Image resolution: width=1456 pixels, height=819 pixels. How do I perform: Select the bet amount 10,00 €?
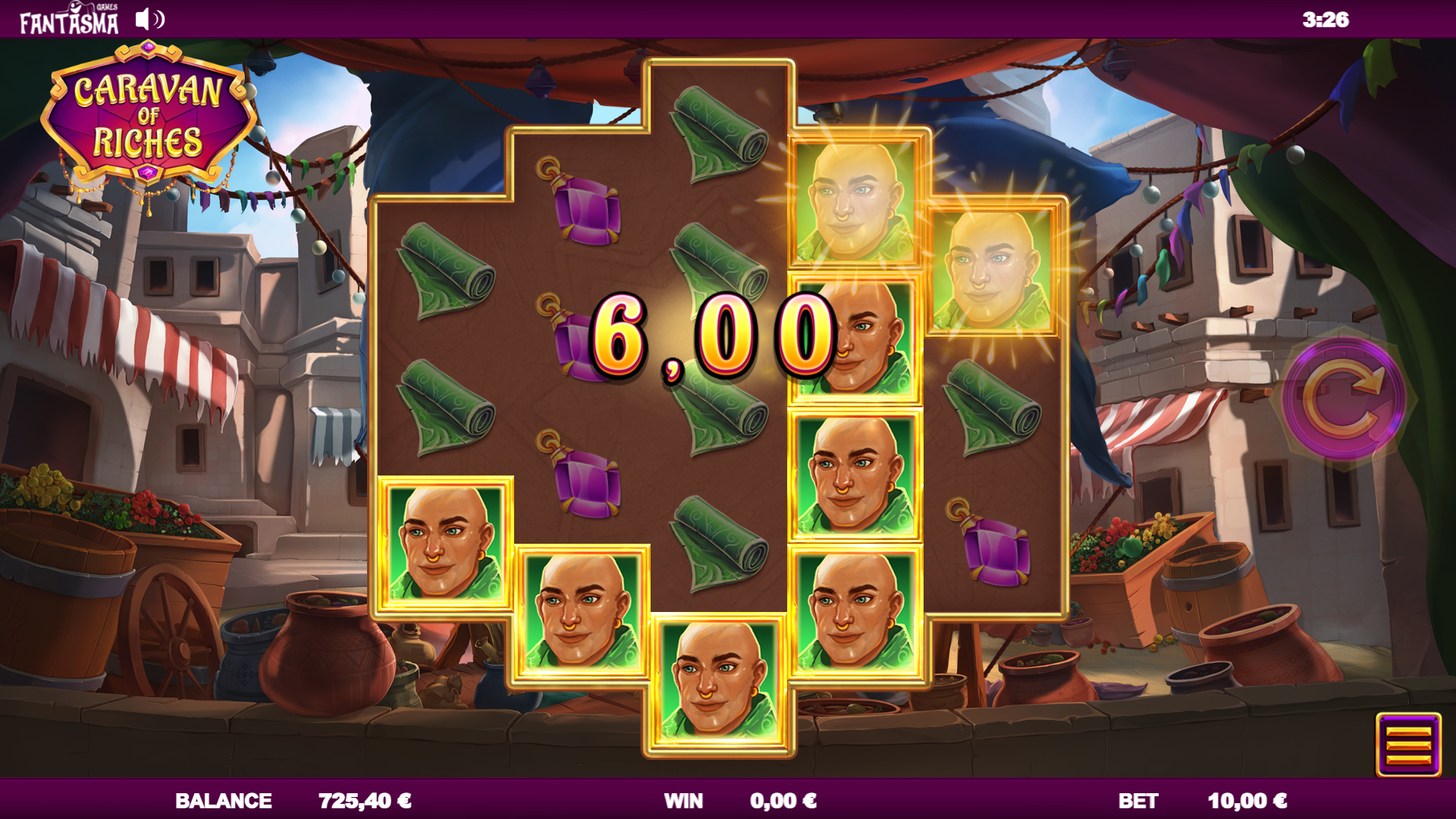click(x=1246, y=801)
